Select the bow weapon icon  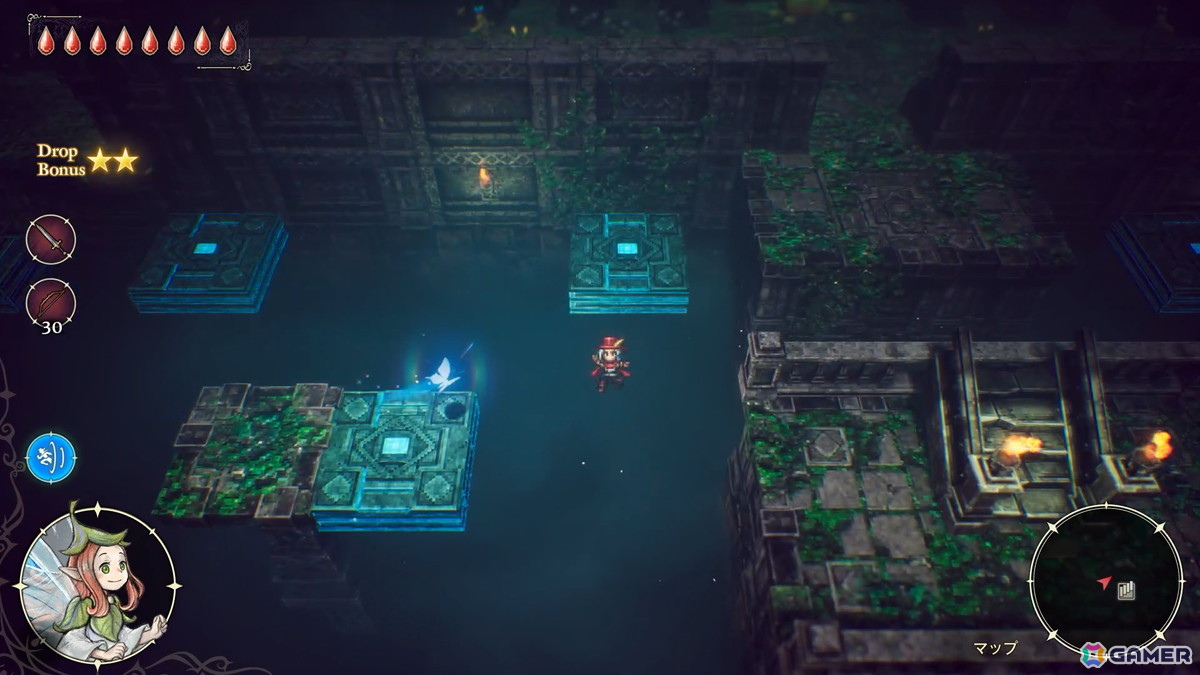click(x=51, y=301)
